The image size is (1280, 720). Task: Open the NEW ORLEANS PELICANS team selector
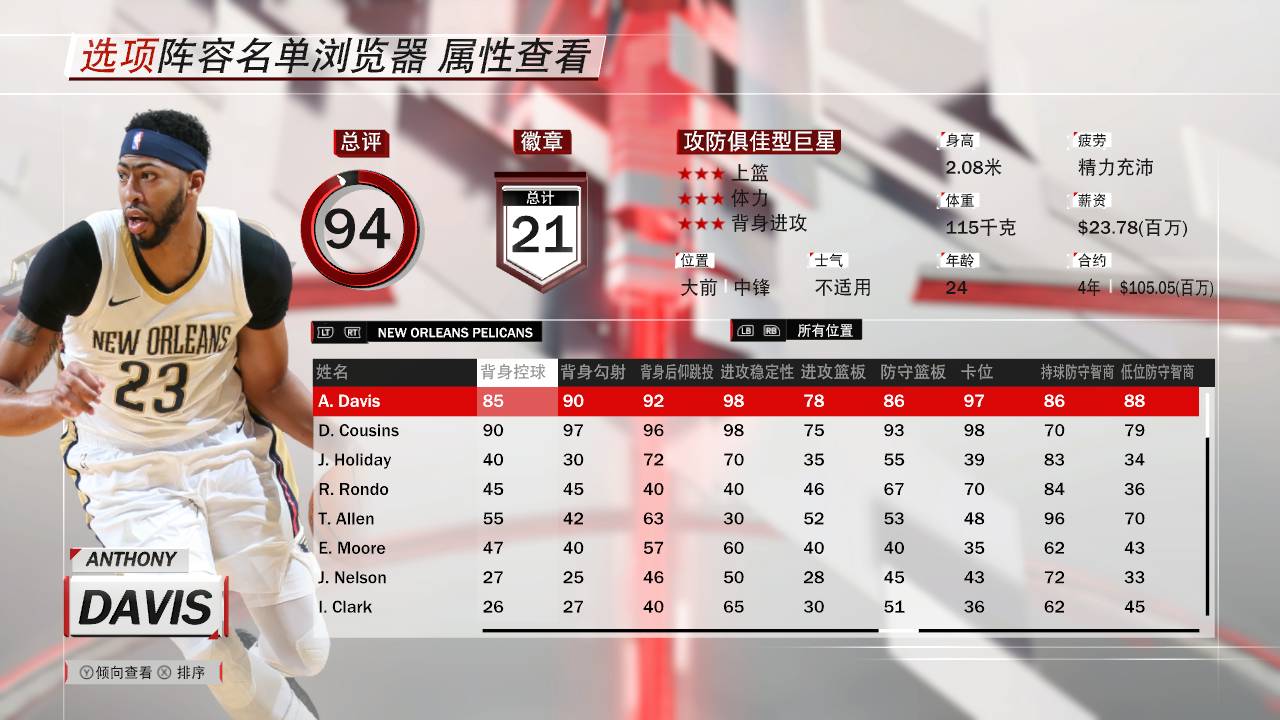click(453, 332)
